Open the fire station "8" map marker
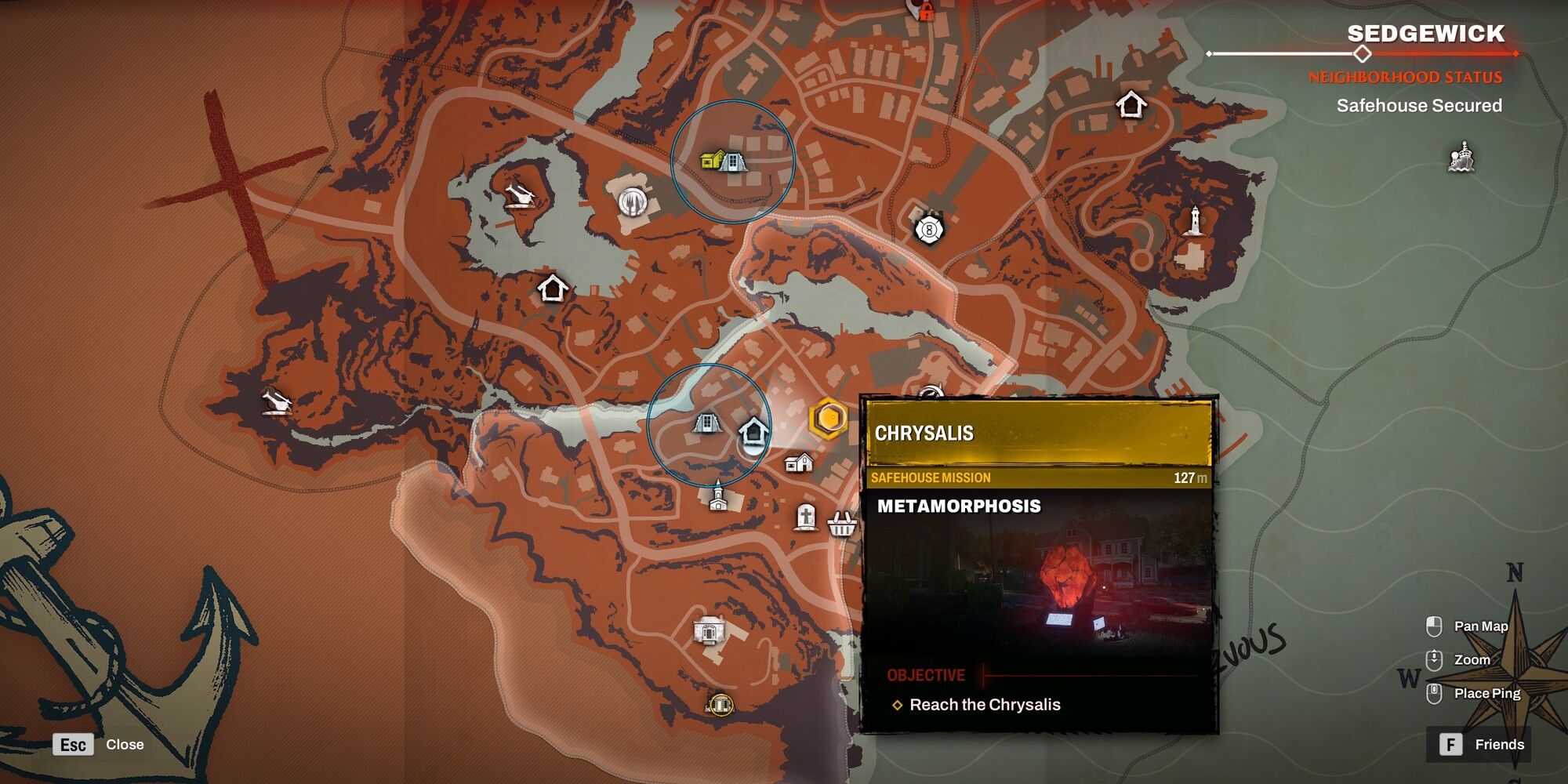Image resolution: width=1568 pixels, height=784 pixels. 929,230
